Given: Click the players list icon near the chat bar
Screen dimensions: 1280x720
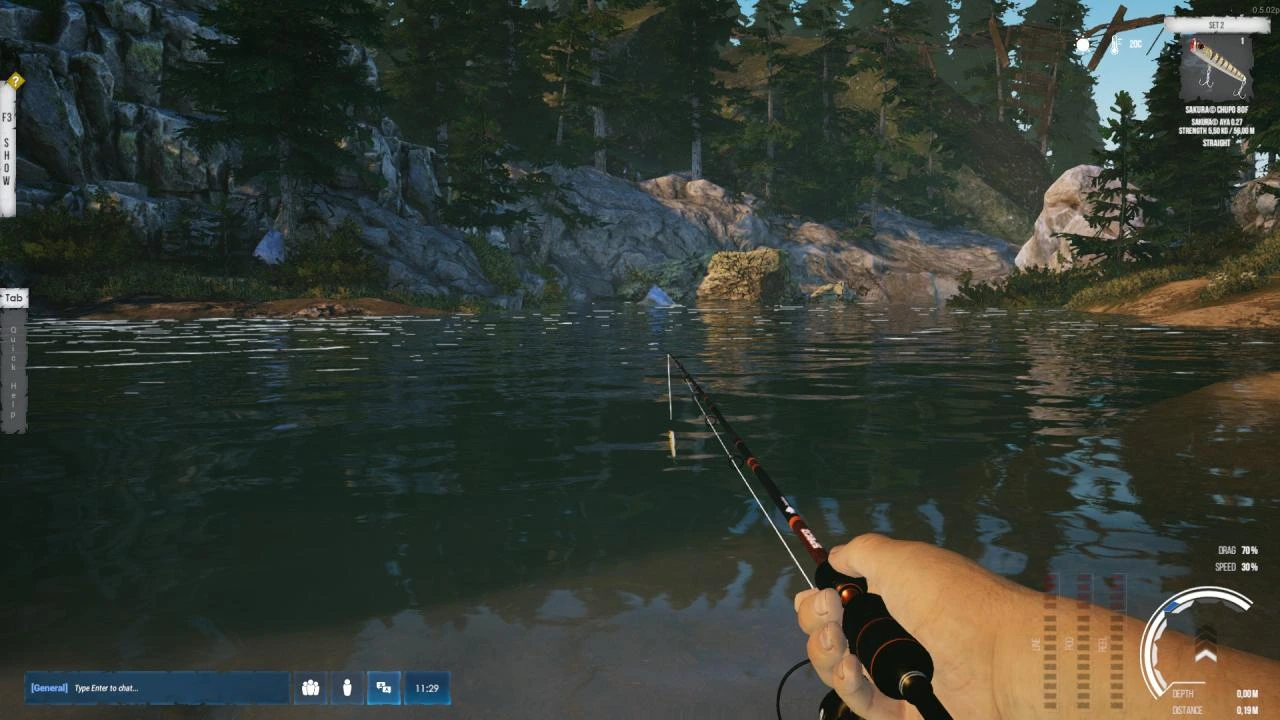Looking at the screenshot, I should pyautogui.click(x=310, y=687).
